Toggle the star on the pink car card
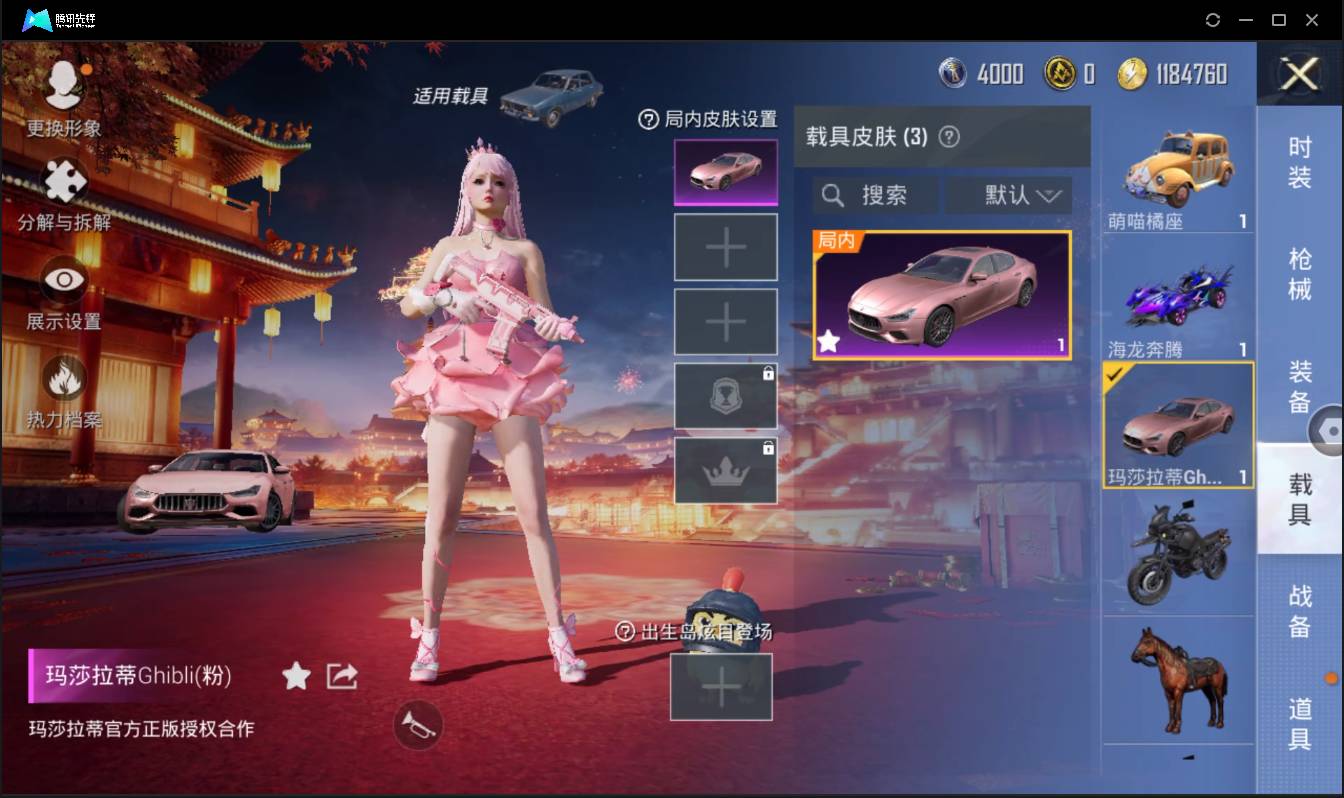 click(x=828, y=342)
